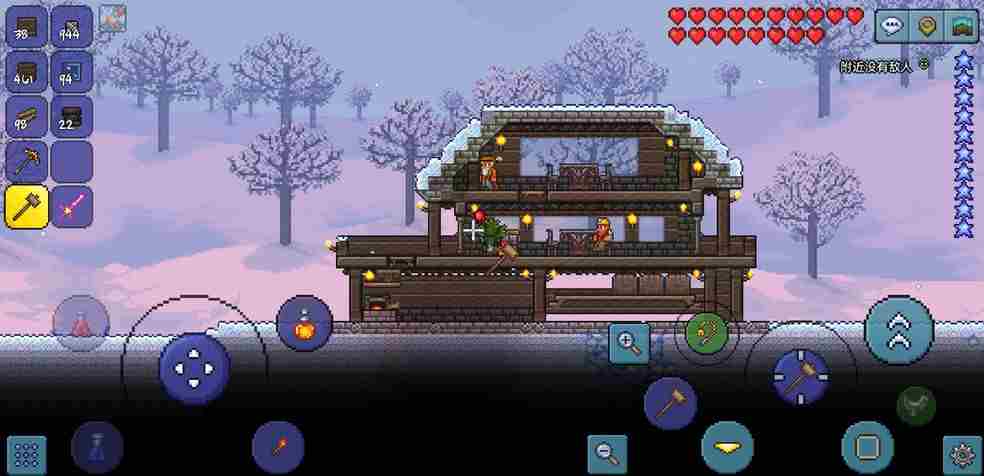Screen dimensions: 984x476
Task: Select the hotbar slot with 98 wood
Action: [27, 116]
